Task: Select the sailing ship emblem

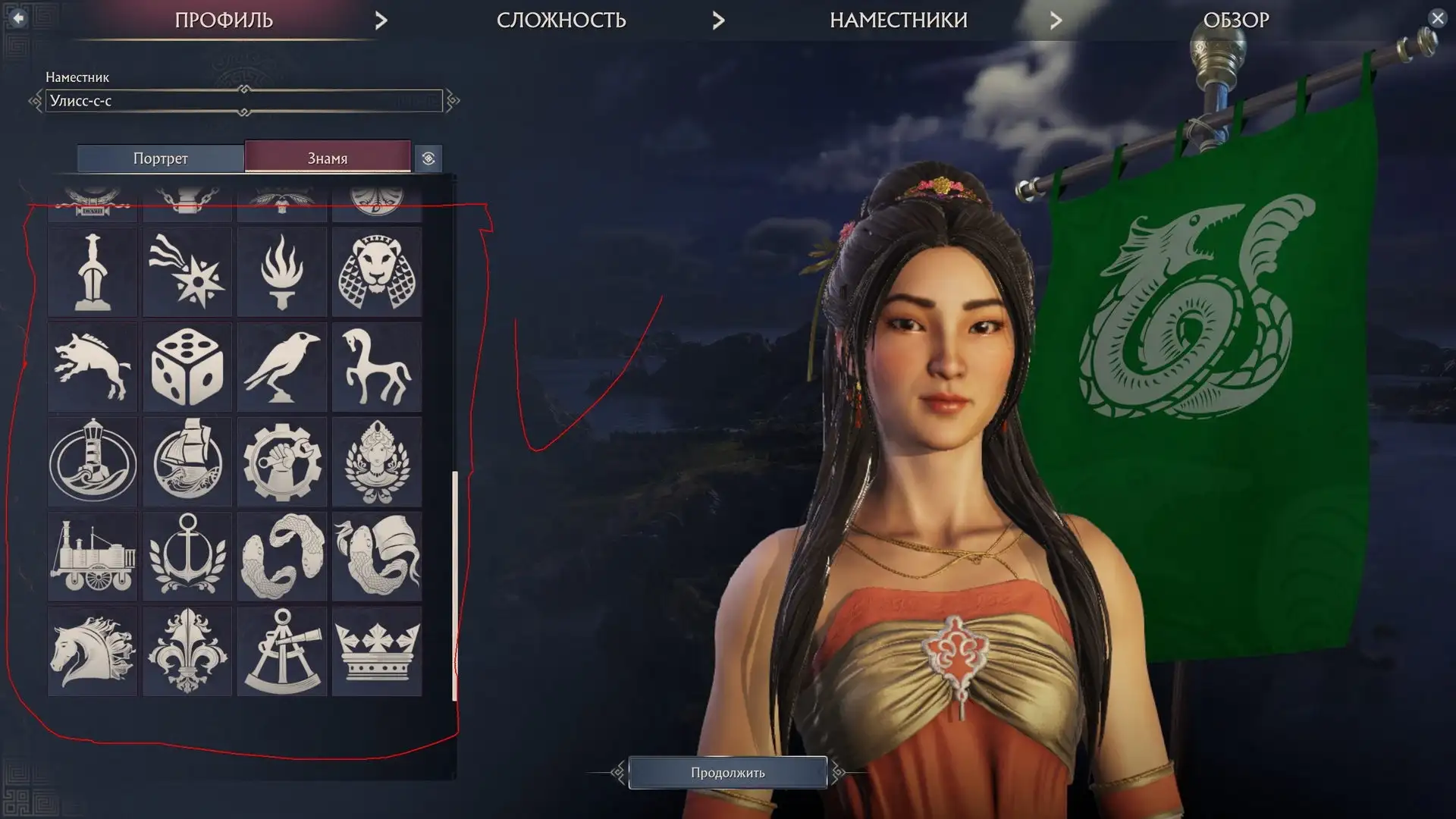Action: (187, 462)
